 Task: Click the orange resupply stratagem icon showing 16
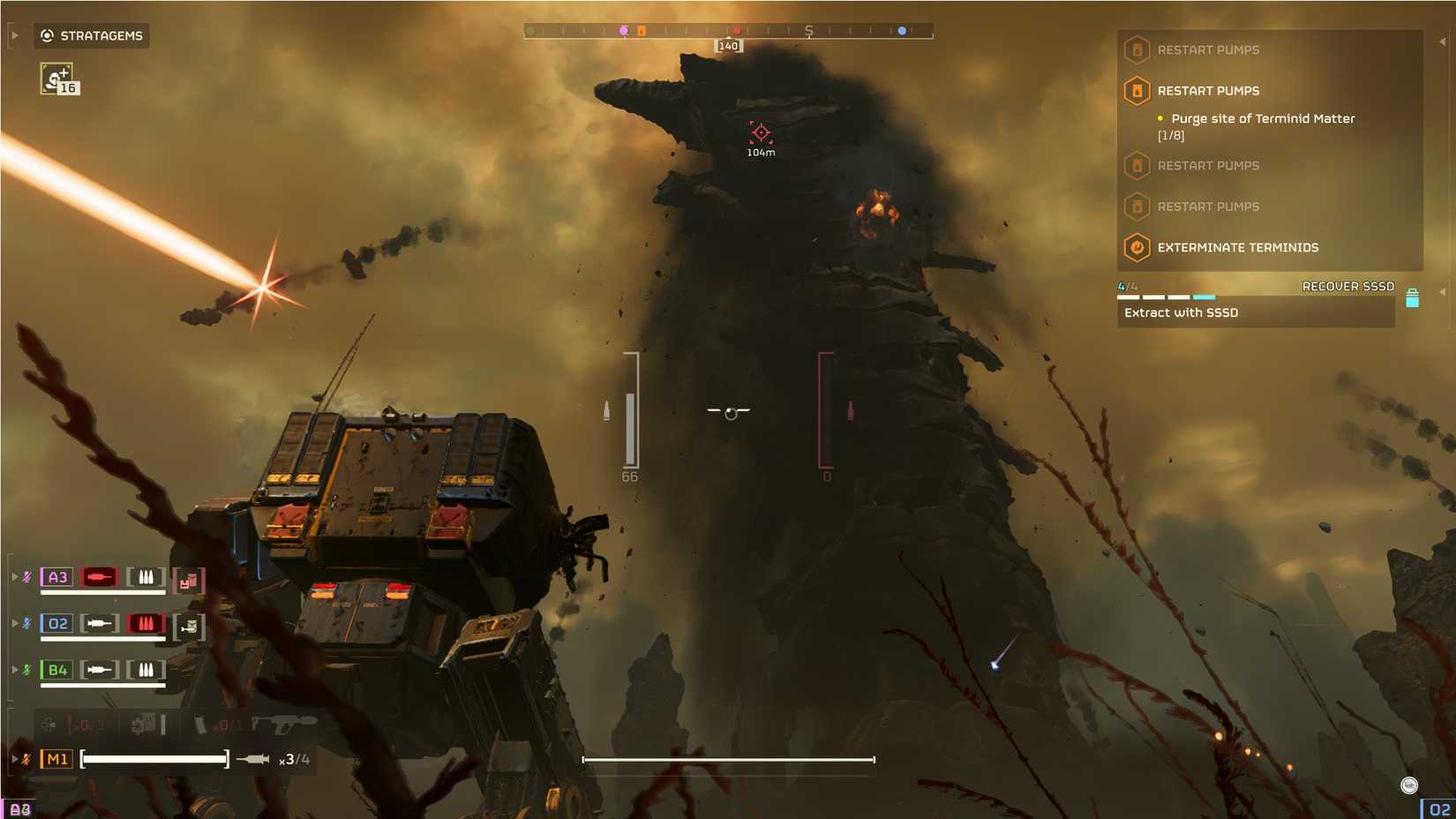[x=56, y=78]
